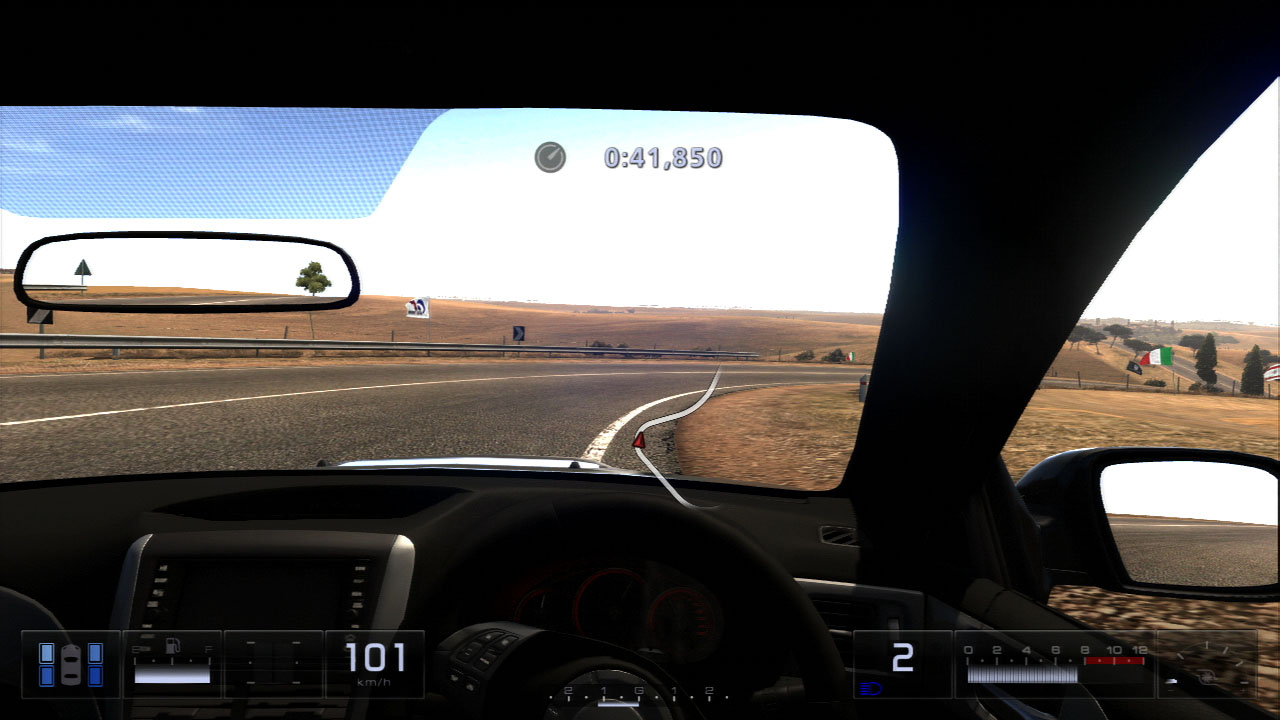1280x720 pixels.
Task: Click the rear-view mirror overlay
Action: [186, 272]
